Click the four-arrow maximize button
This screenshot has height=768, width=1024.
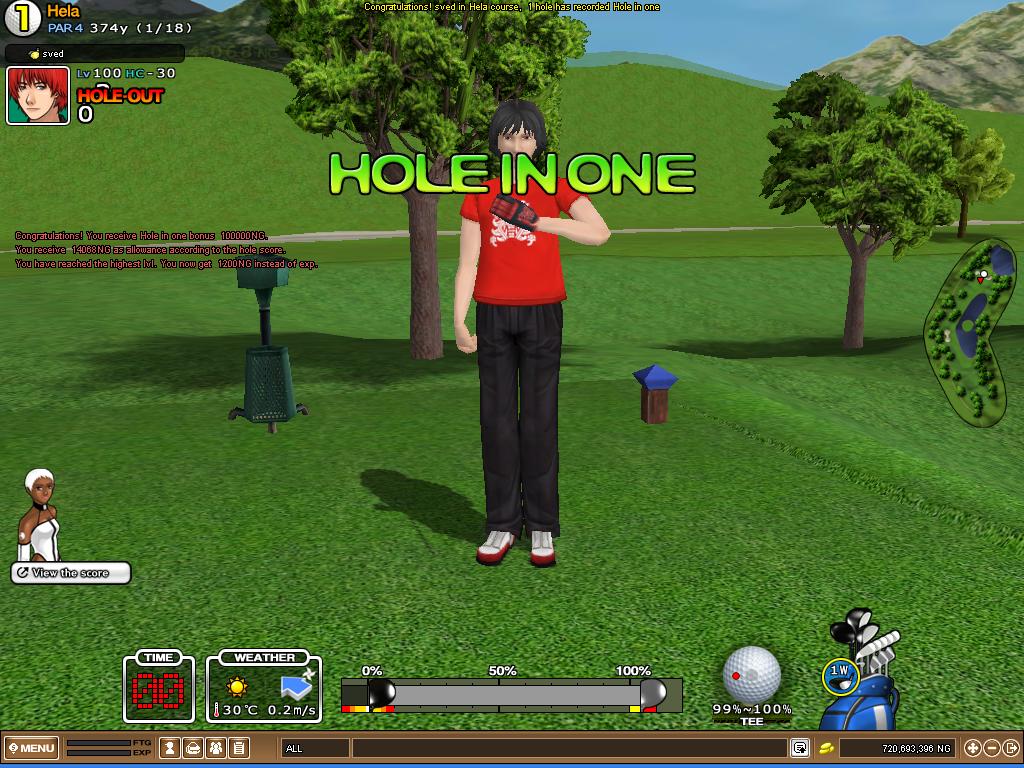pos(972,748)
